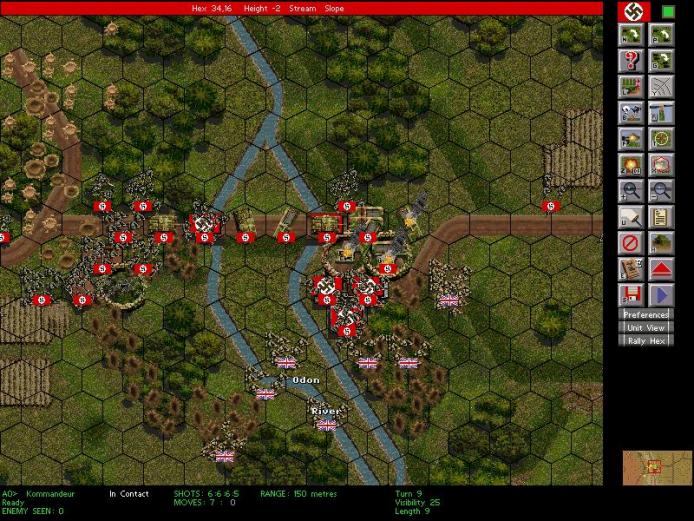Click the red question mark help button
The height and width of the screenshot is (521, 694).
tap(631, 61)
